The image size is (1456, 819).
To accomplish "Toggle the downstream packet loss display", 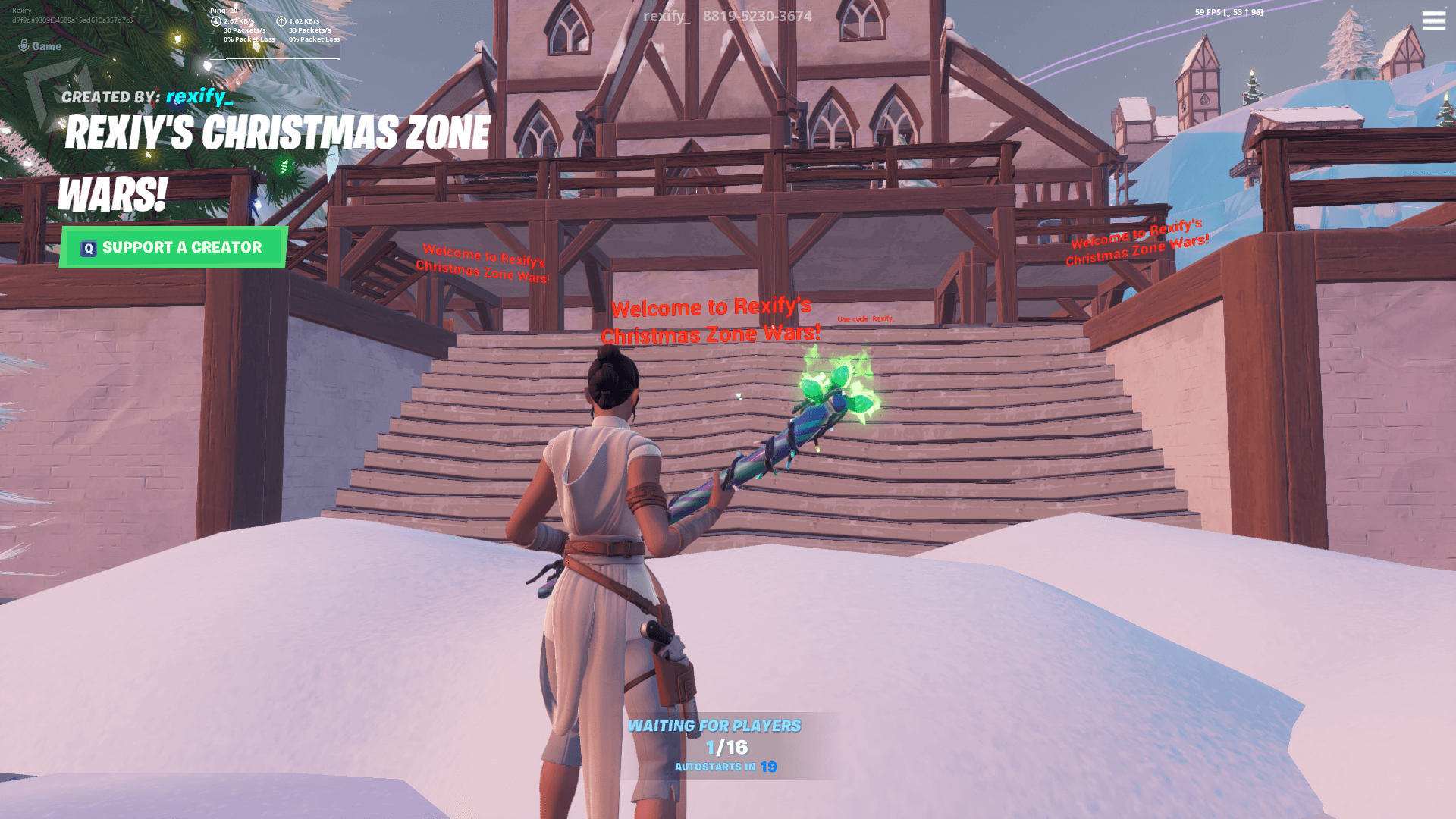I will pos(249,39).
